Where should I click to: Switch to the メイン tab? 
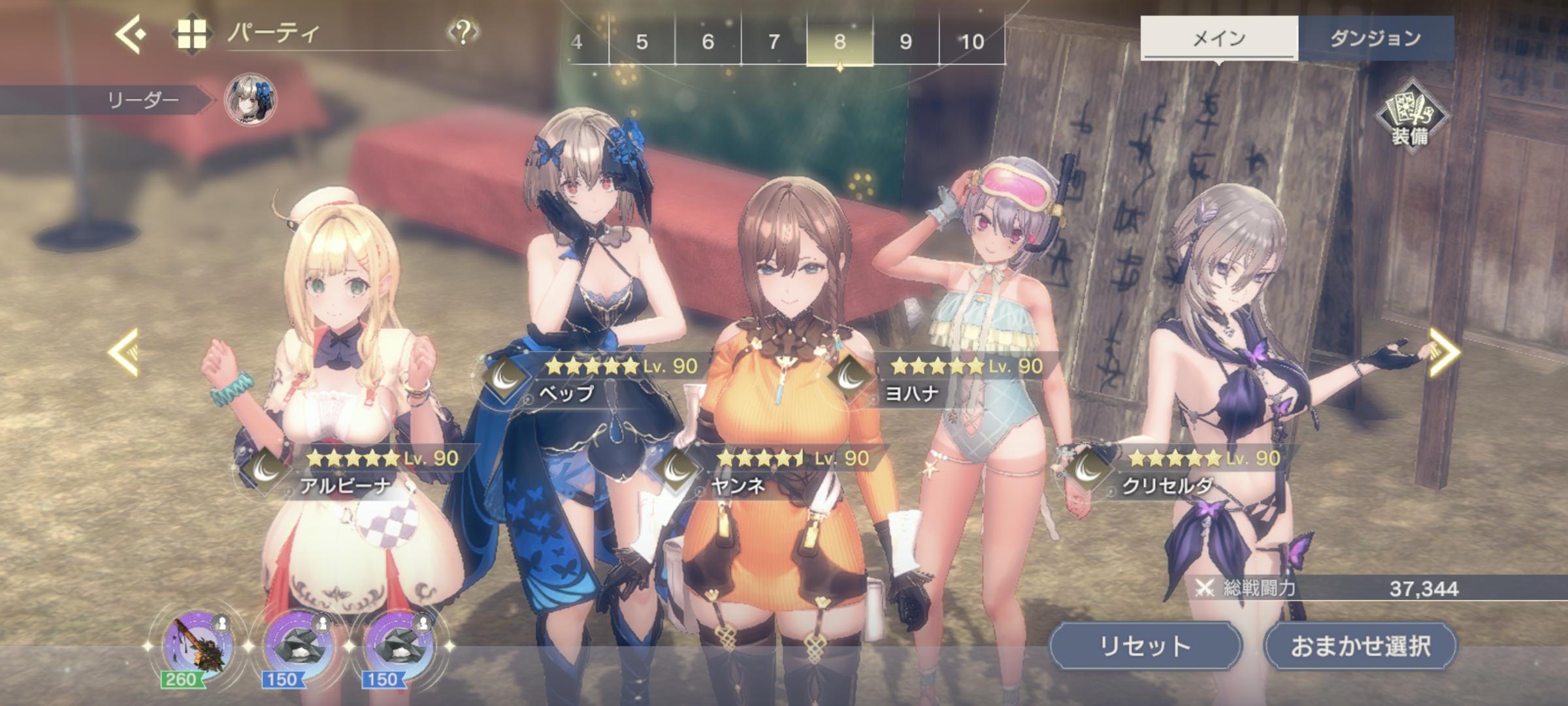[1218, 39]
